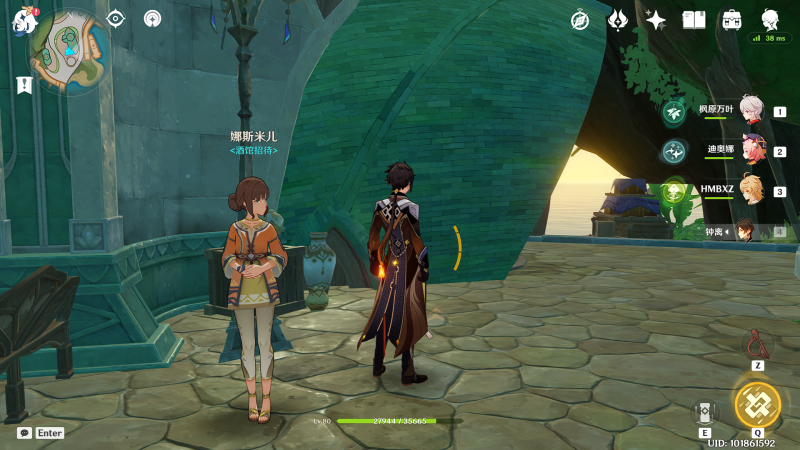Activate Zhongli's stone pillar elemental skill
This screenshot has height=450, width=800.
coord(705,412)
